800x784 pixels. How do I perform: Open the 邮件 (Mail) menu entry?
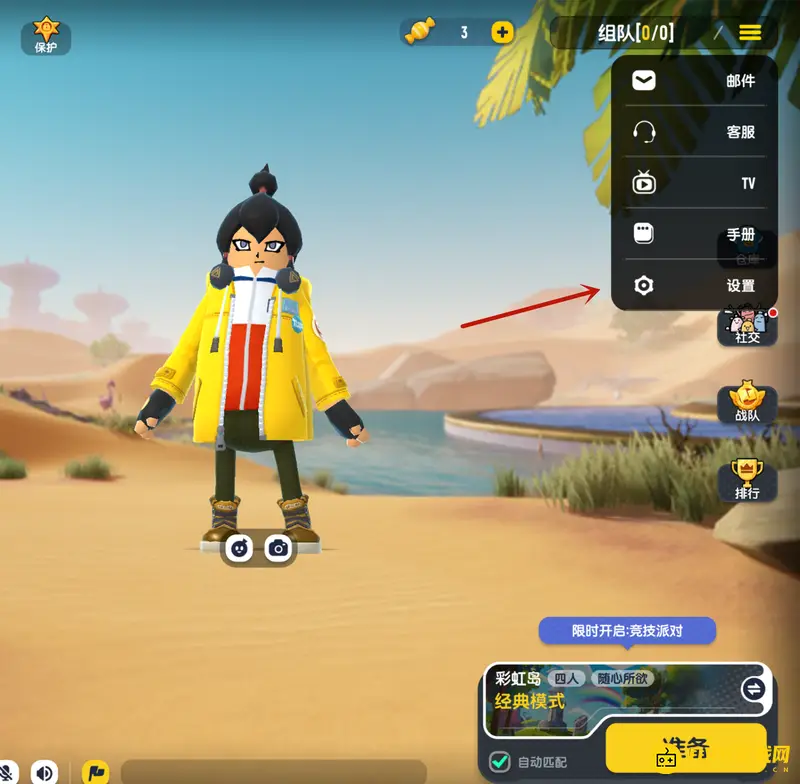click(x=694, y=81)
